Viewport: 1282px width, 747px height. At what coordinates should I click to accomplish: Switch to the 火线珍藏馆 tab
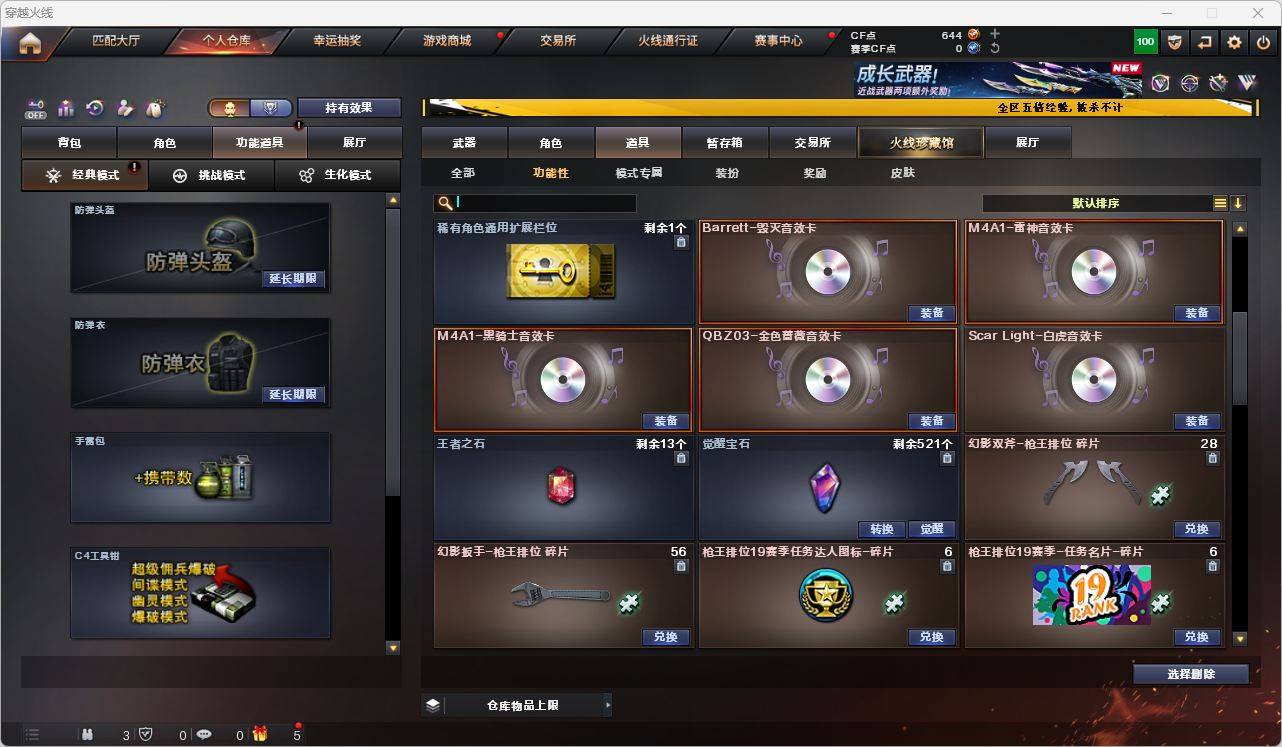(x=919, y=142)
